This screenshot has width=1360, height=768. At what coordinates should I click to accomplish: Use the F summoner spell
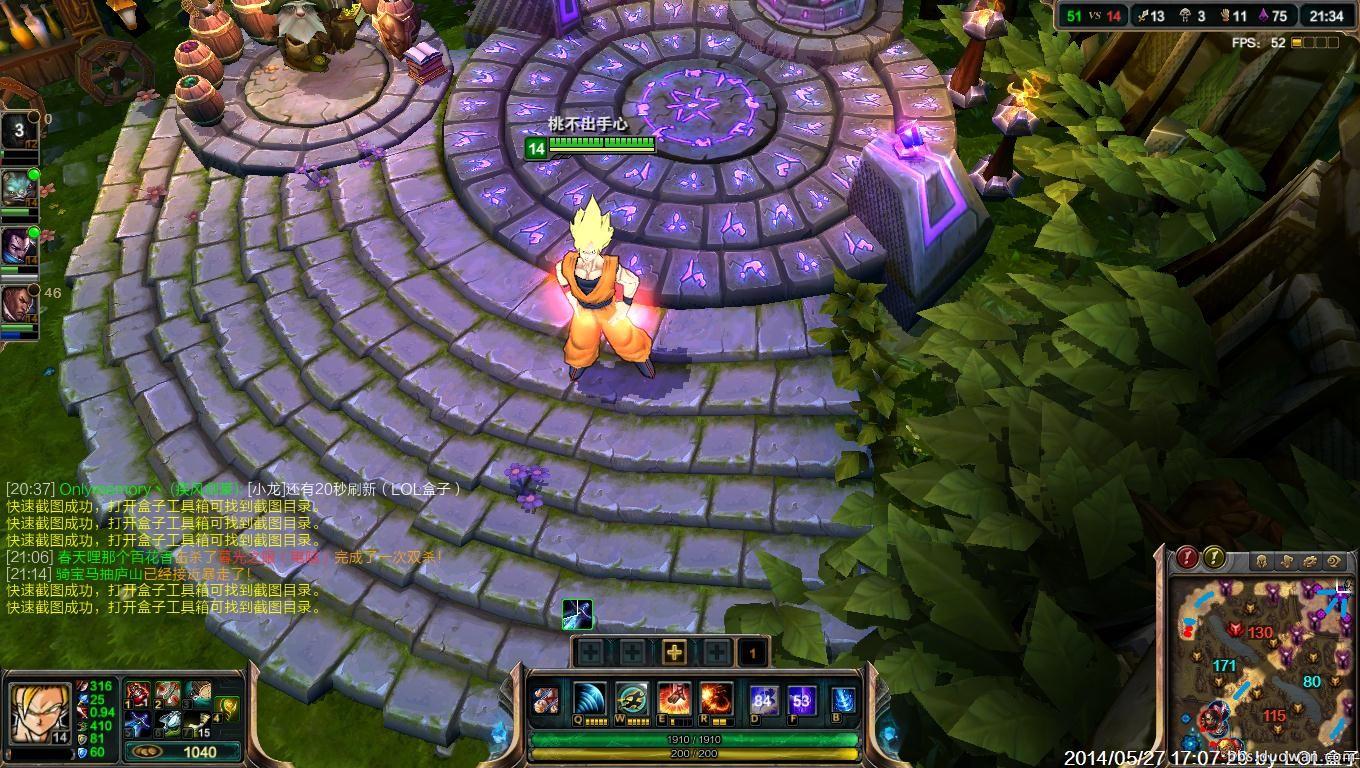click(801, 700)
